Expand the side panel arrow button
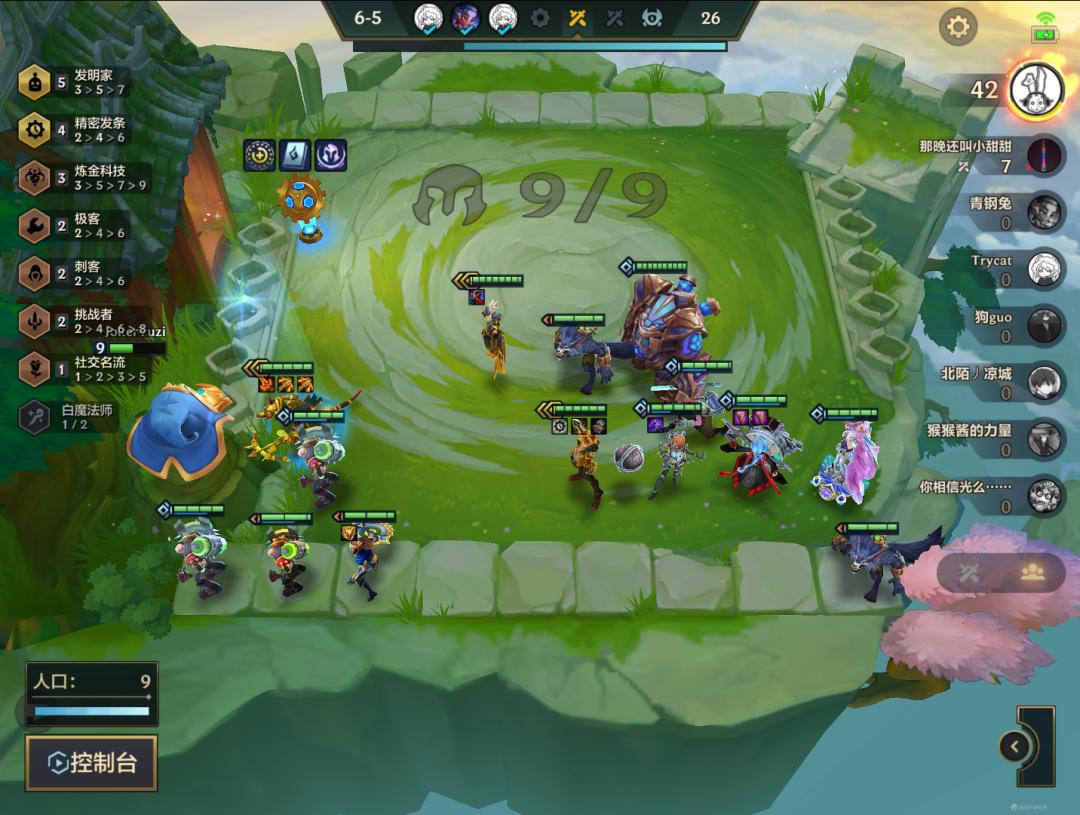 tap(1015, 746)
